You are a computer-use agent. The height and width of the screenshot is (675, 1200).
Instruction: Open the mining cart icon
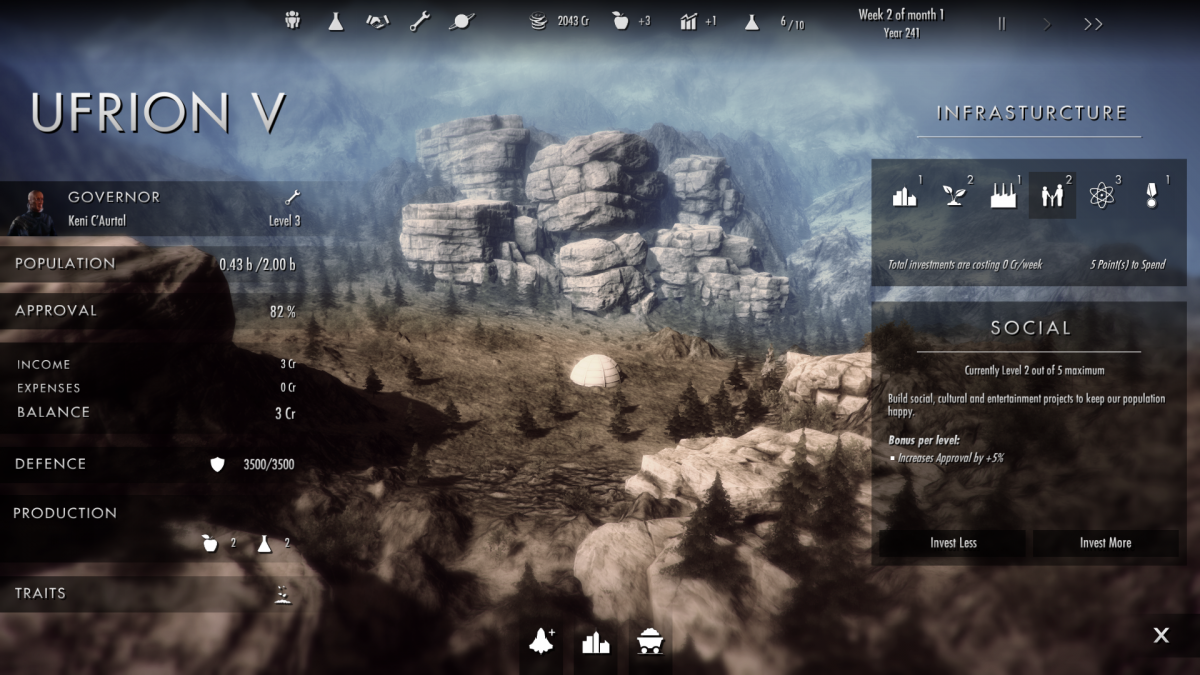tap(650, 642)
